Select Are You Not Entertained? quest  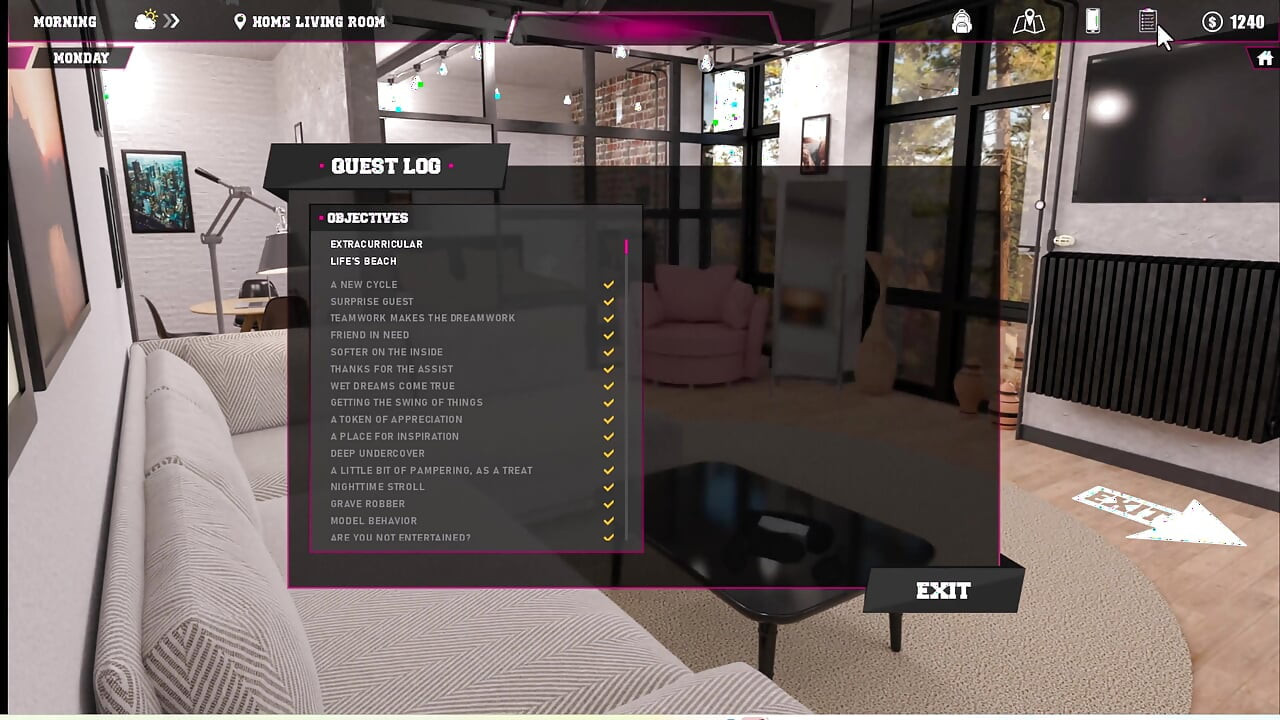pyautogui.click(x=401, y=538)
